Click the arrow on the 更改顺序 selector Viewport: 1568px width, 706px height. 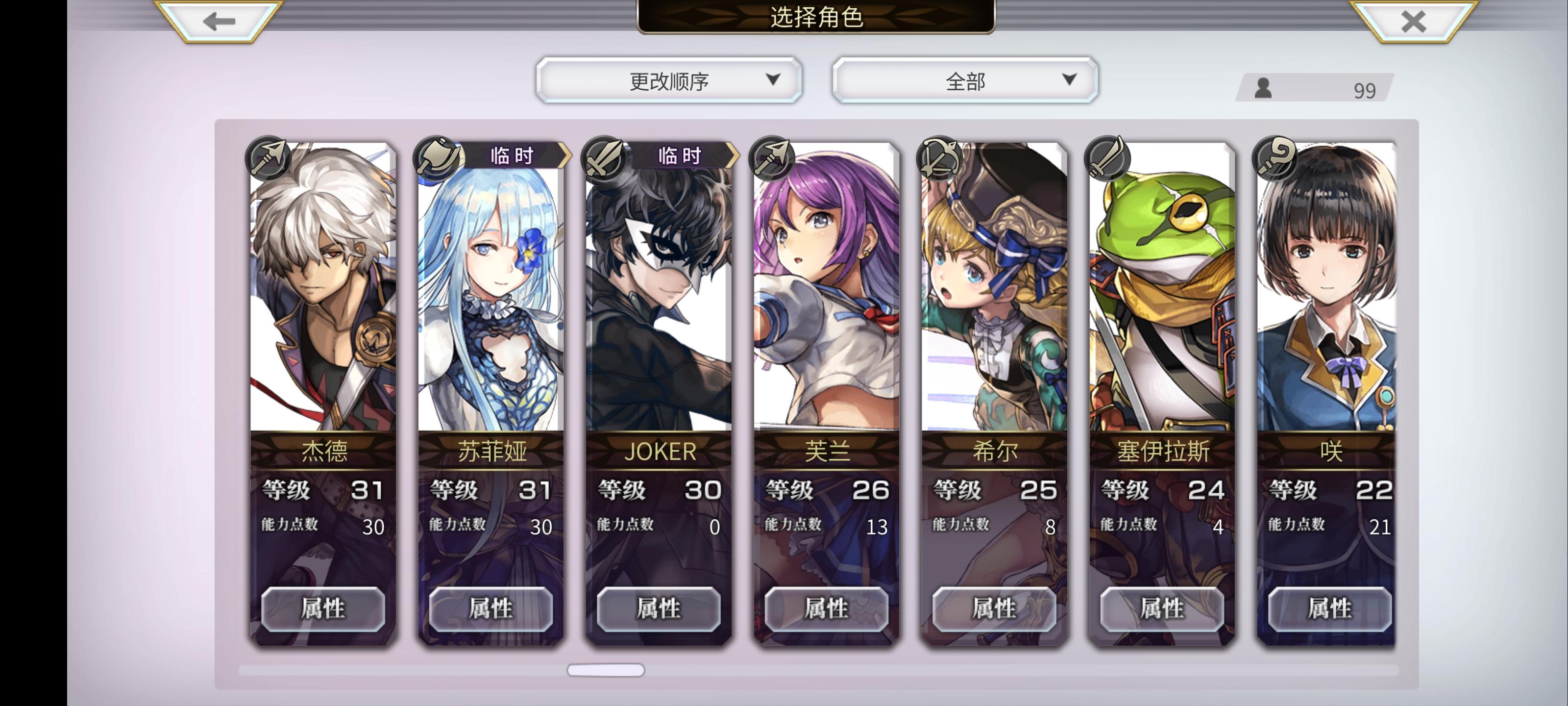774,79
